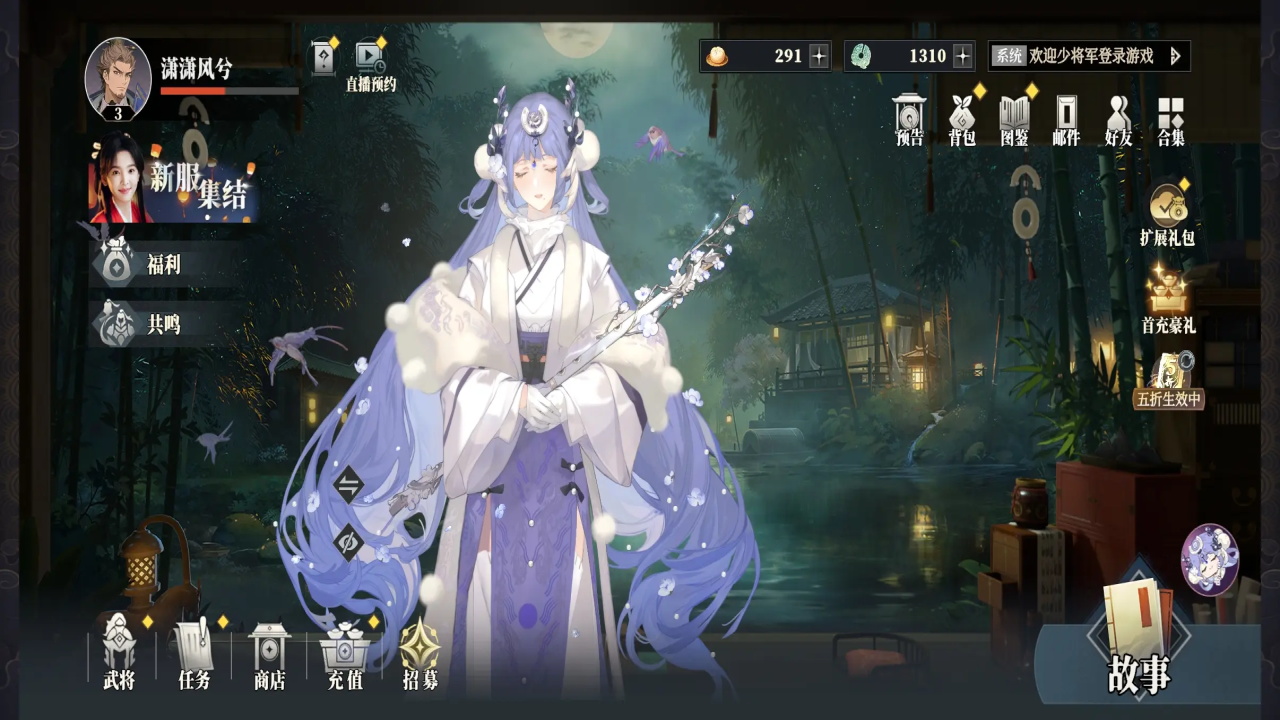
Task: Open the 扩展礼包 expansion pack offer
Action: click(x=1167, y=214)
